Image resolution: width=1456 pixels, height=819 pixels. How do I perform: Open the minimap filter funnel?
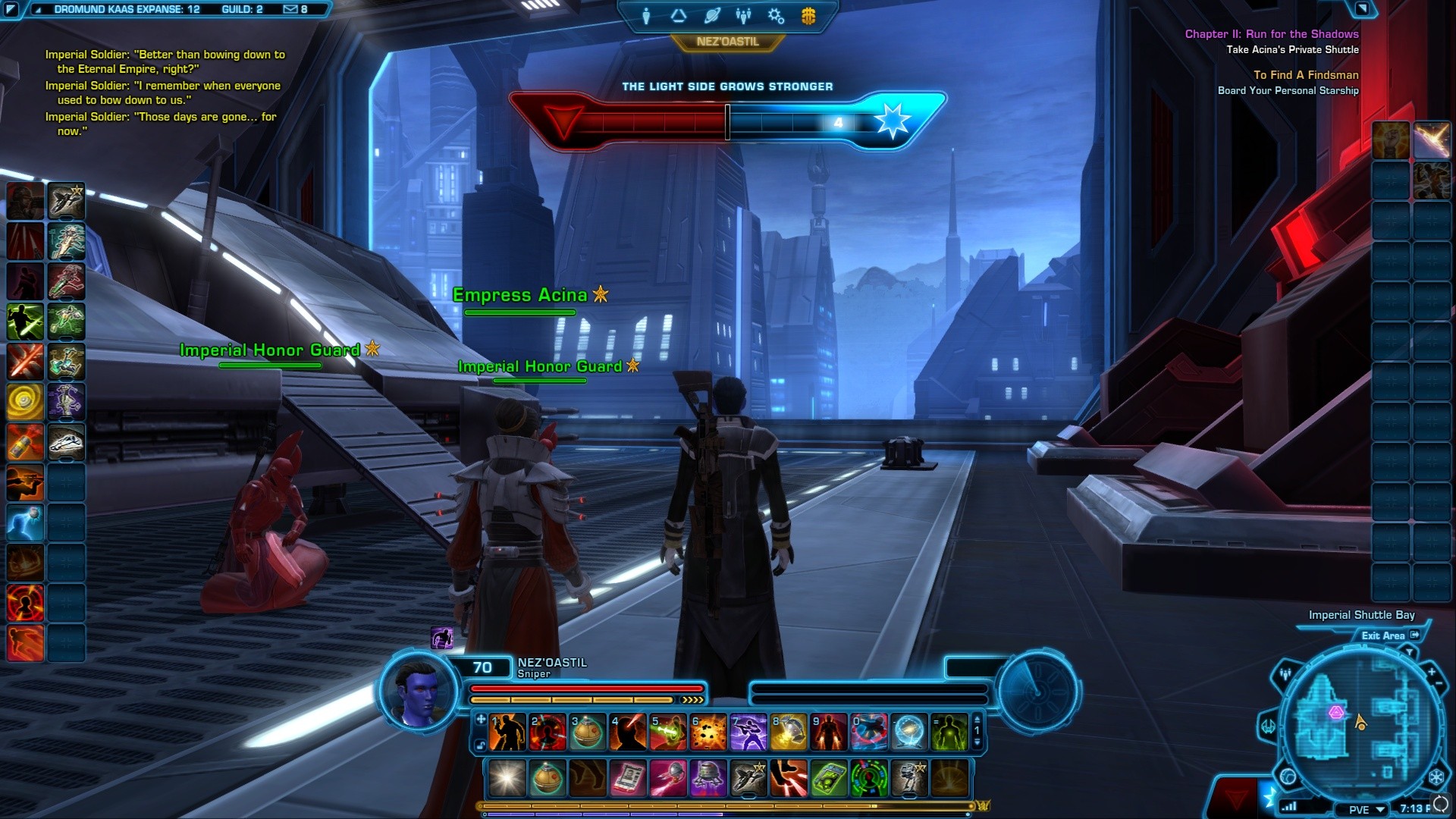[1409, 651]
